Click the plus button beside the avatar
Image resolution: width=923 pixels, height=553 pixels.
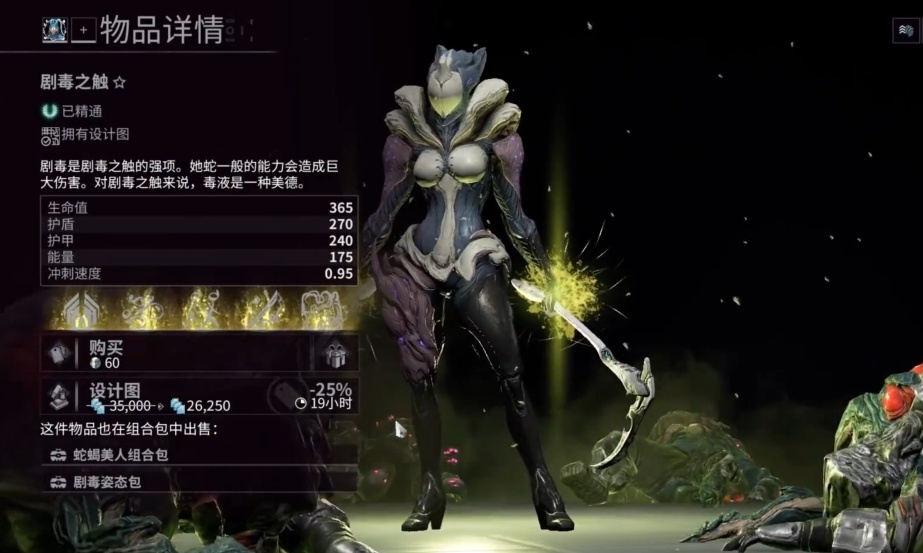82,30
